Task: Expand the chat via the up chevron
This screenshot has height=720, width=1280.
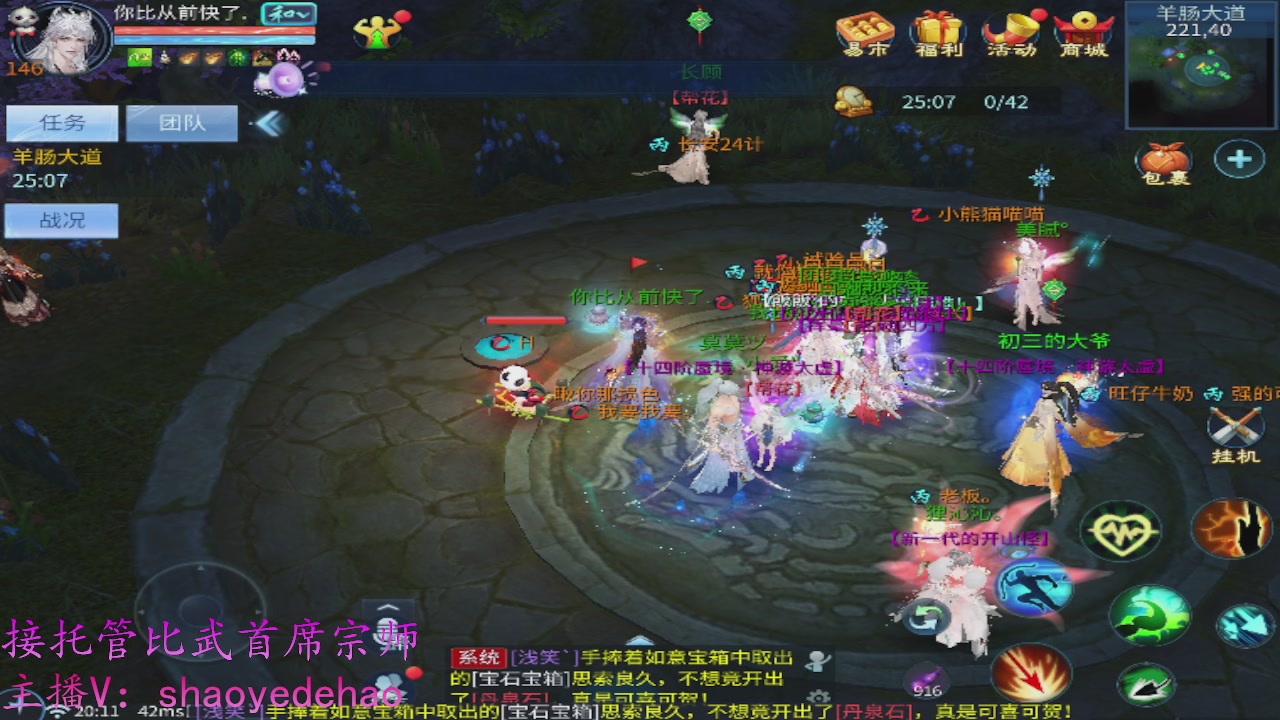Action: point(386,606)
